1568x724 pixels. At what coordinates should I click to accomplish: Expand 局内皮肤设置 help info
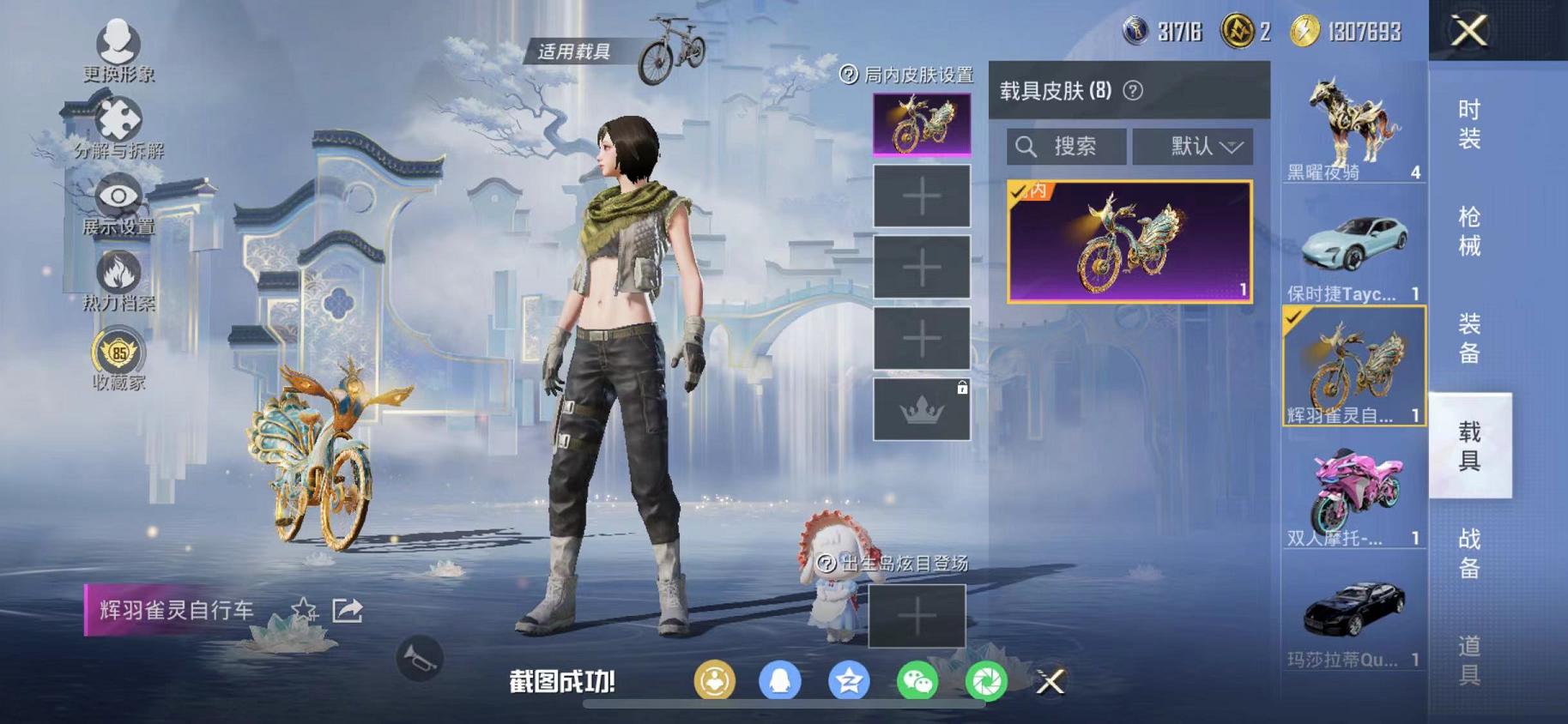(848, 75)
